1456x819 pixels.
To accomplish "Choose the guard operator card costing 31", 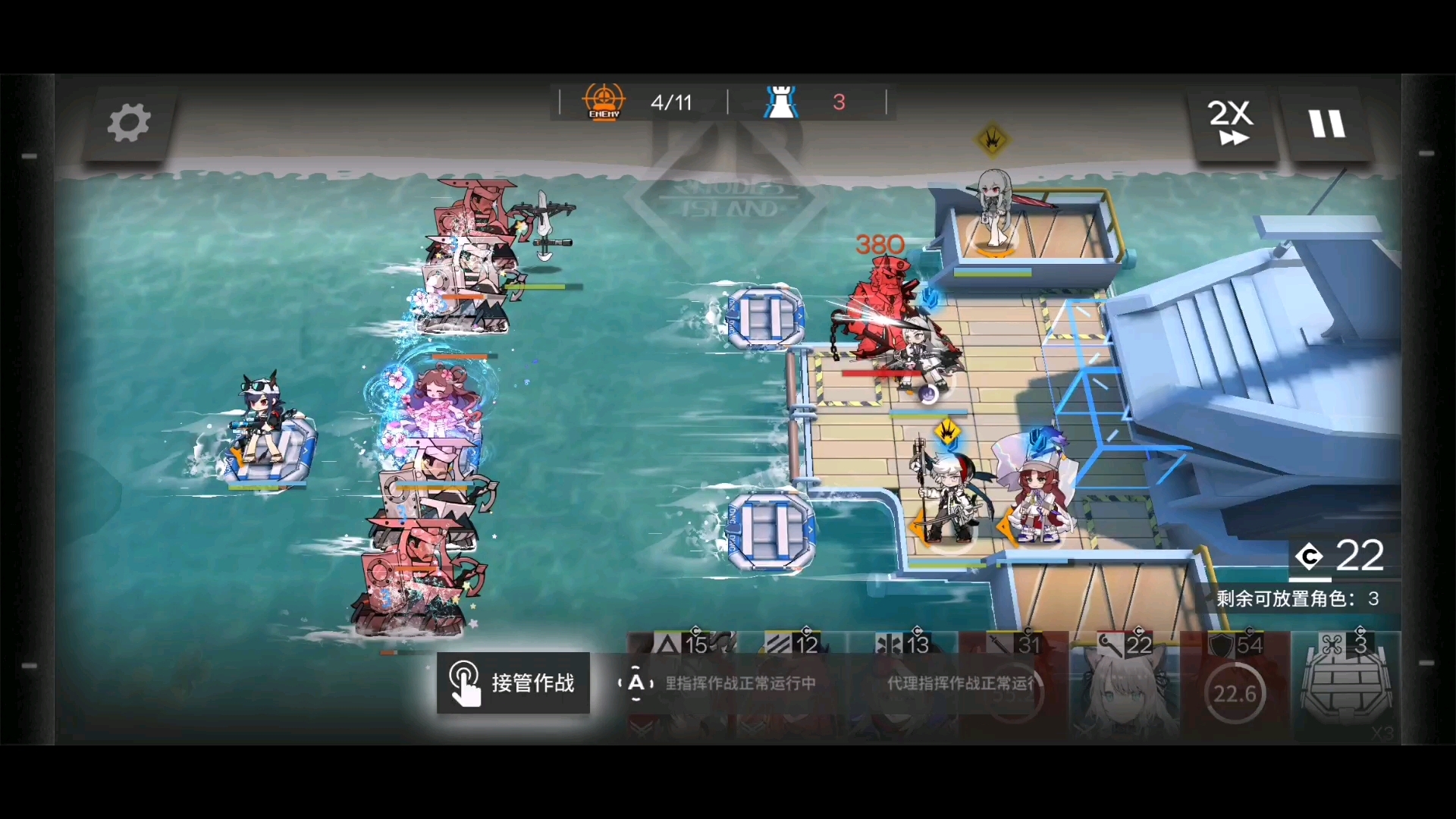I will coord(1013,686).
